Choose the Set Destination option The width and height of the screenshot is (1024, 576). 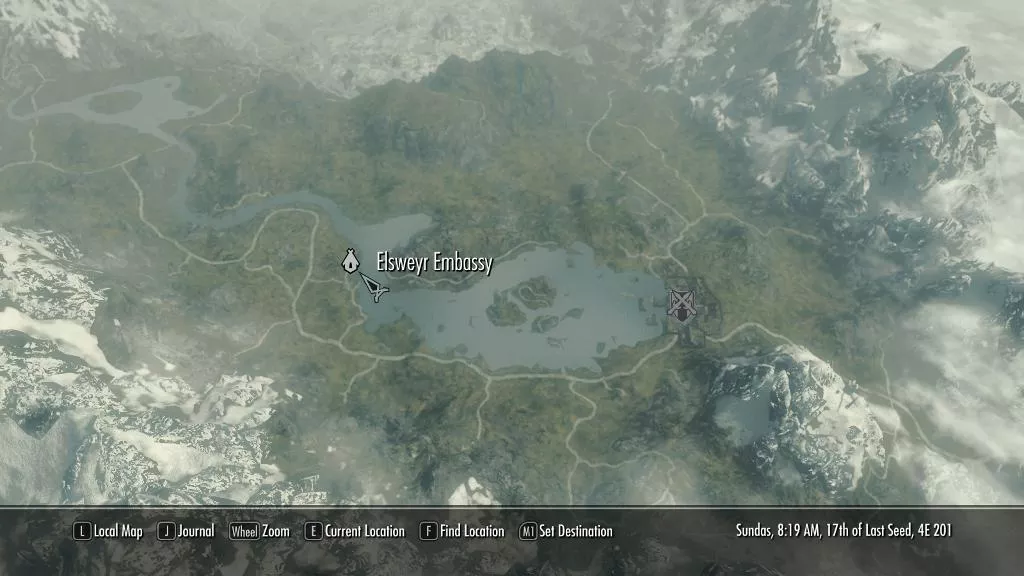(x=566, y=531)
